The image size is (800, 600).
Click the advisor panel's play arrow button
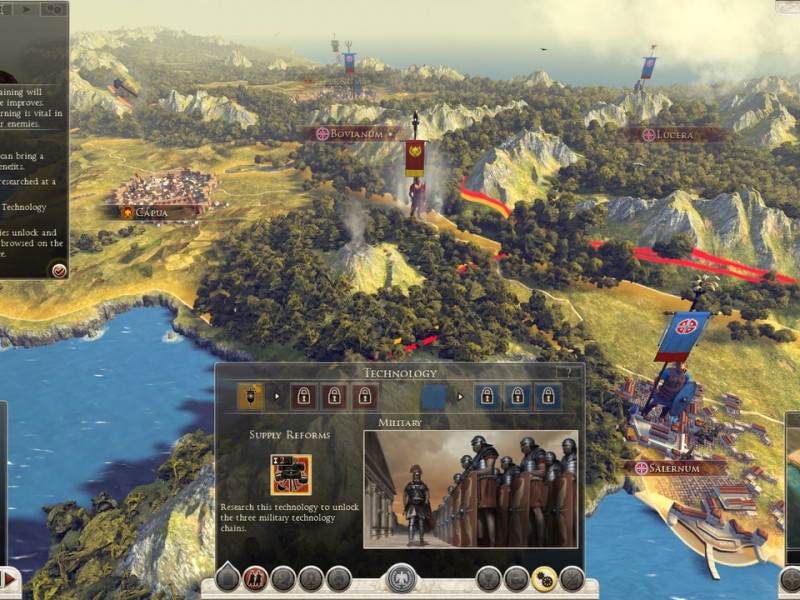[x=26, y=9]
